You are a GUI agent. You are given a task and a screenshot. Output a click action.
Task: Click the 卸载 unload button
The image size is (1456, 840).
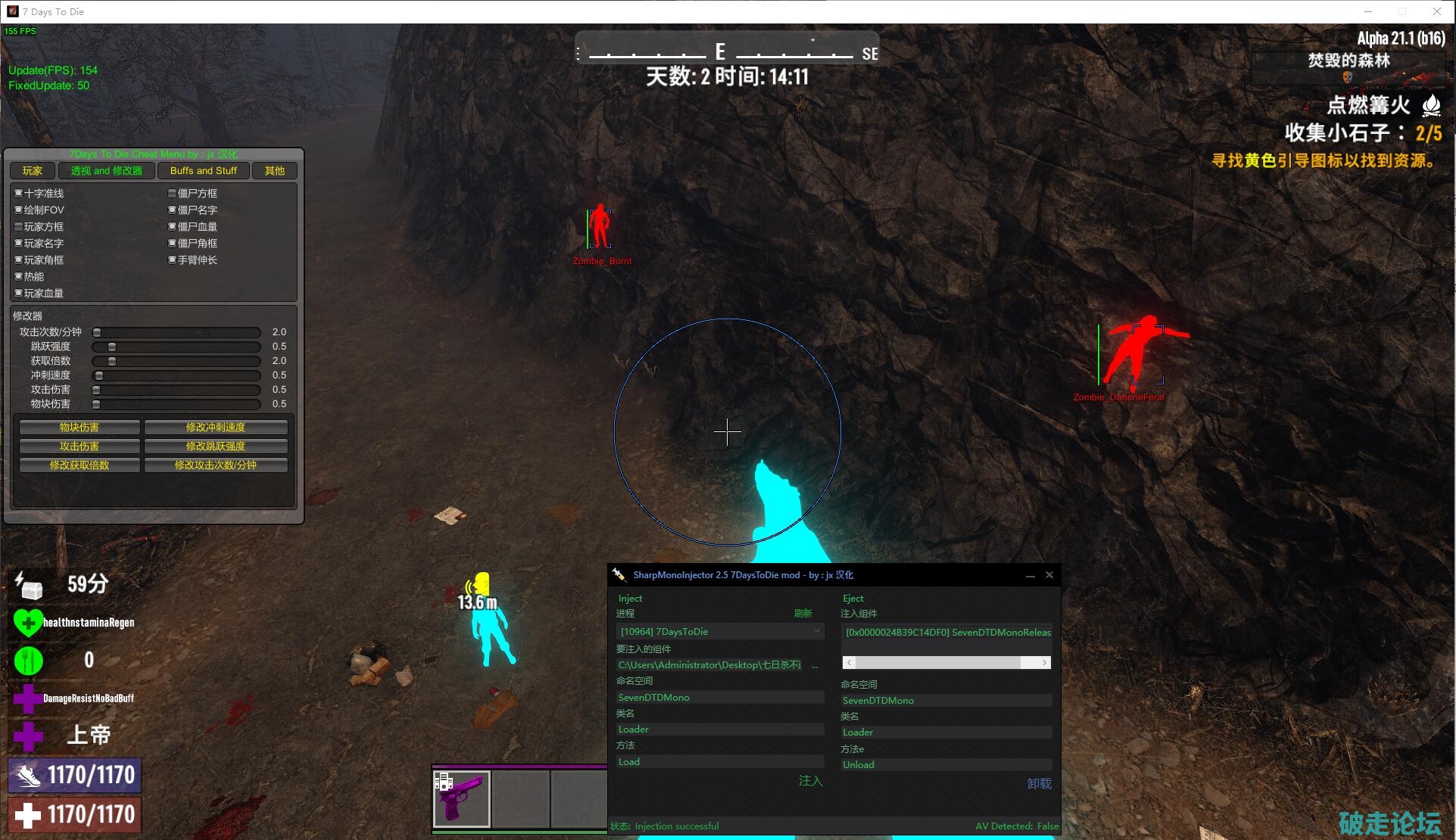(x=1039, y=784)
